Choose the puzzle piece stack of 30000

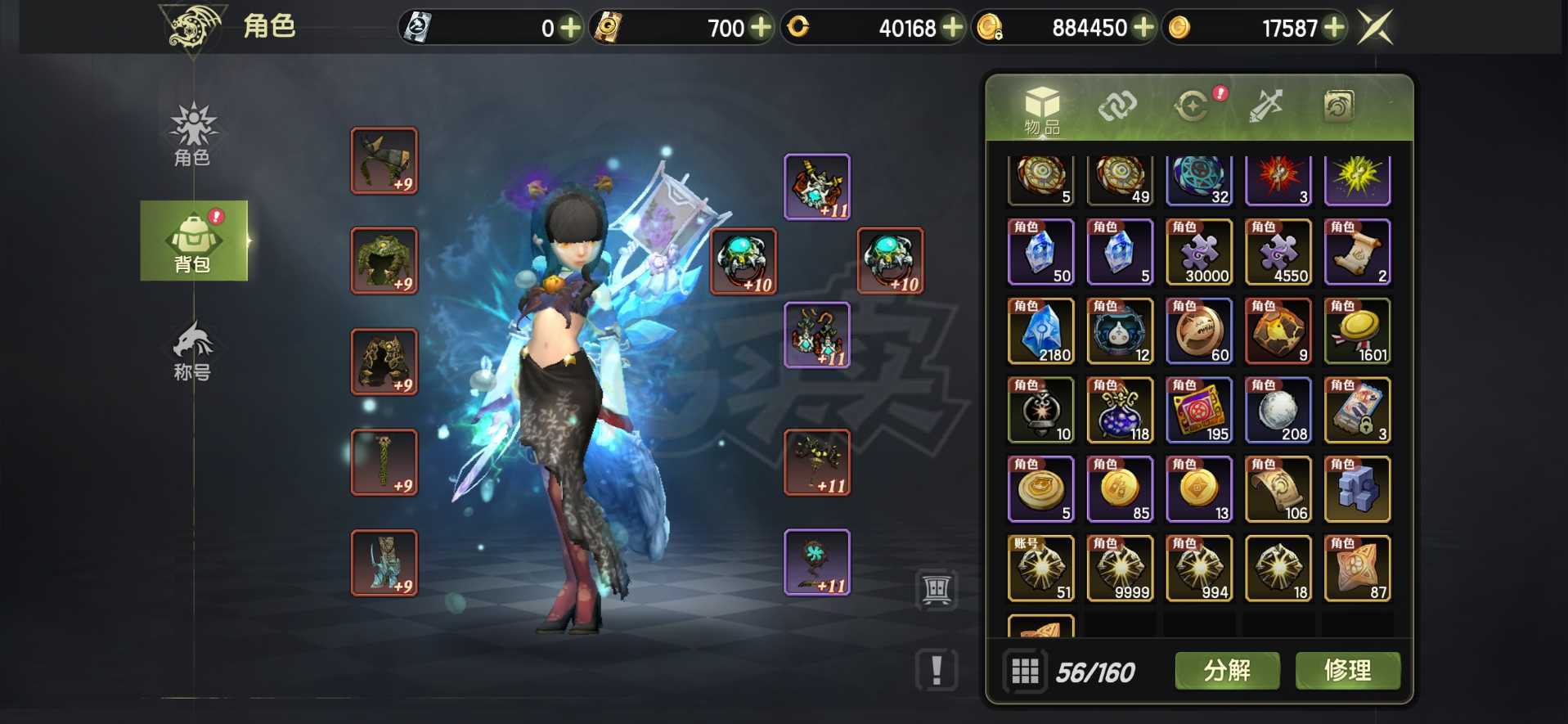pyautogui.click(x=1199, y=252)
